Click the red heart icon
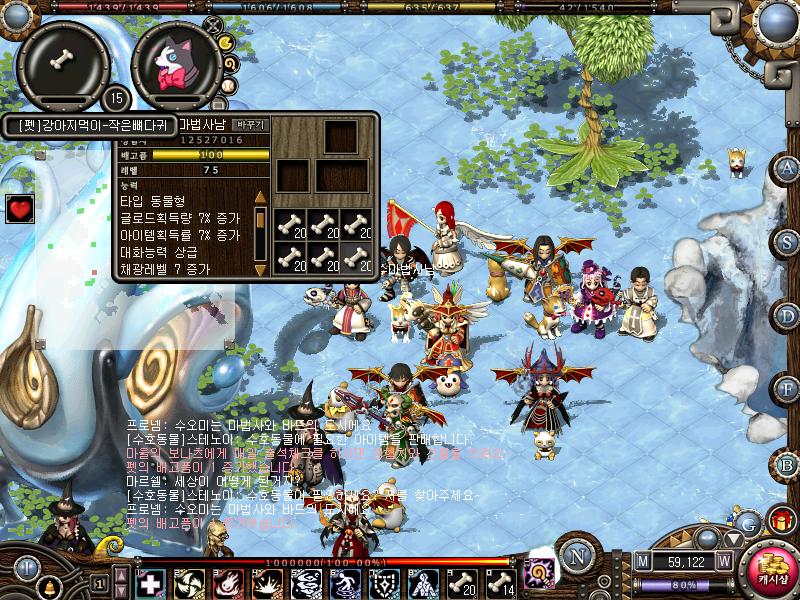 [x=19, y=209]
